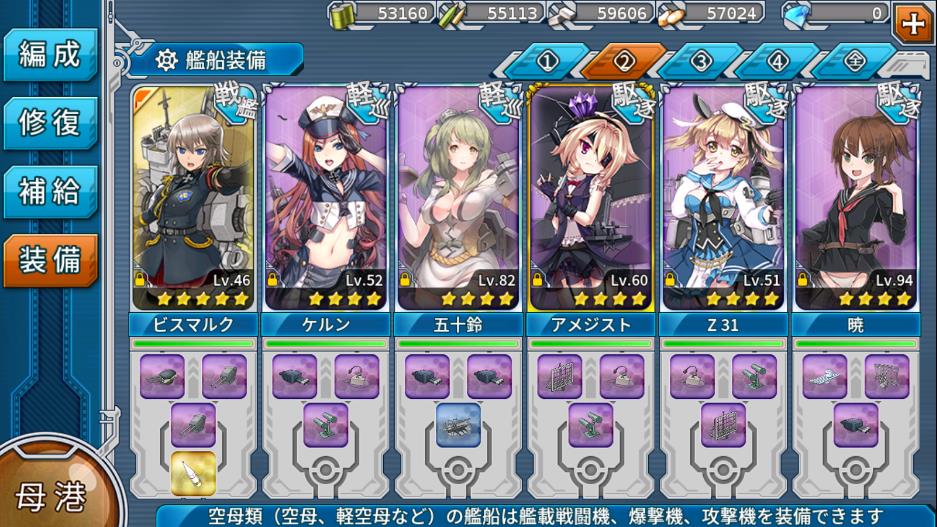937x527 pixels.
Task: Select the アメジスト ship card
Action: [x=590, y=198]
